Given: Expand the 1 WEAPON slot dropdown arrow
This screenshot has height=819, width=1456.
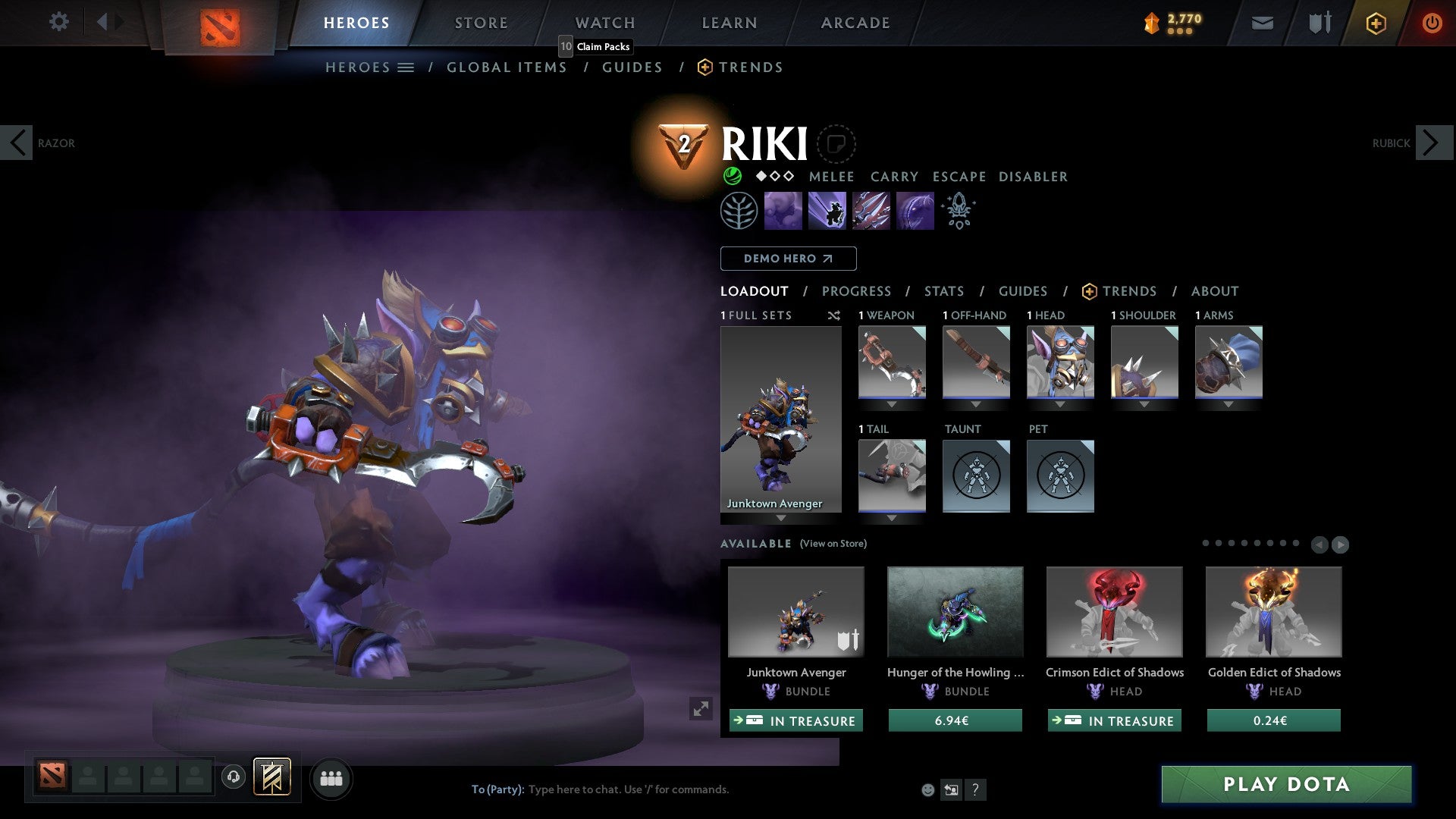Looking at the screenshot, I should (892, 404).
